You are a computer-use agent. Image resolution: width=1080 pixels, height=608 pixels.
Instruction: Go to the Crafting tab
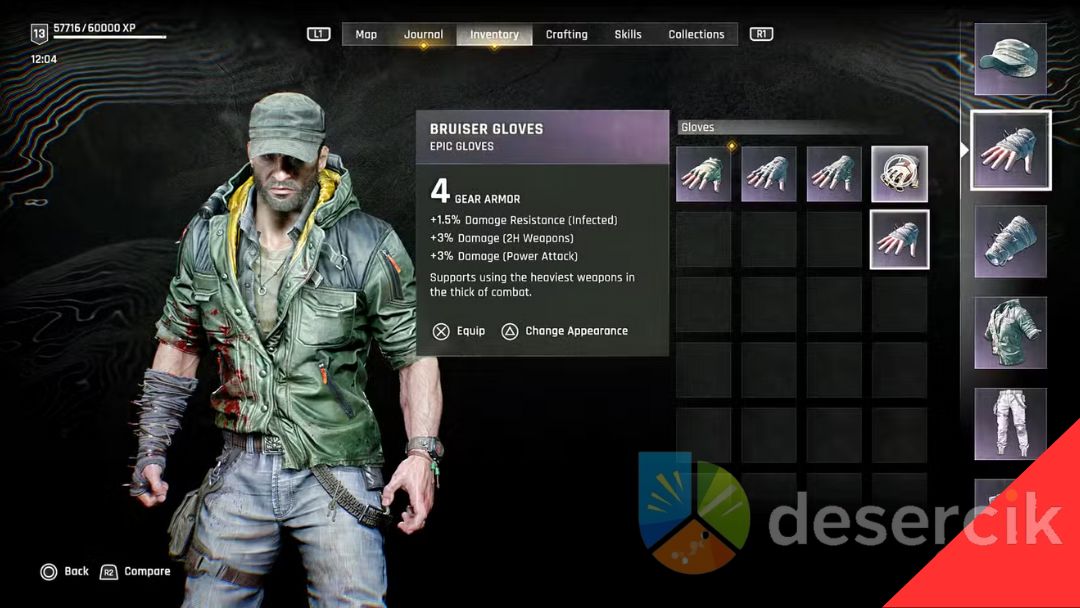coord(566,34)
